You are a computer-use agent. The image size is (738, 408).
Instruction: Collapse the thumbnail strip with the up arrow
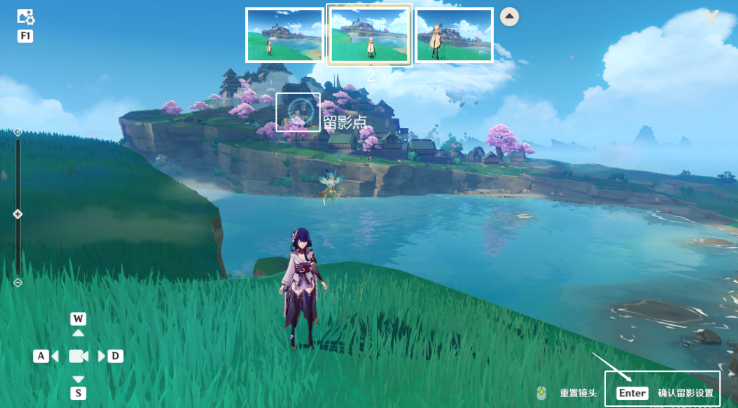509,17
